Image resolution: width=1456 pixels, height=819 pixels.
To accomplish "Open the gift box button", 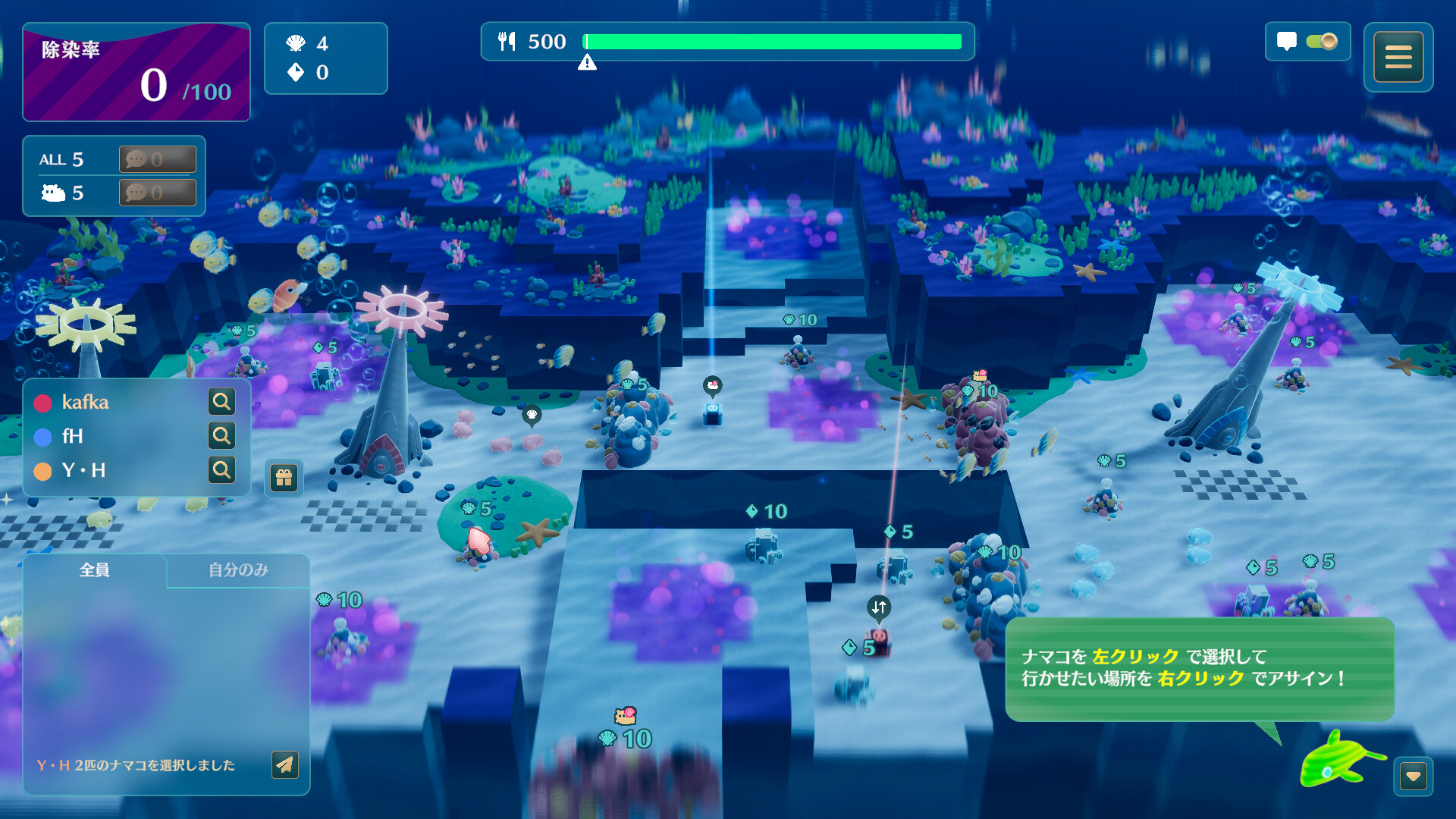I will [x=284, y=478].
